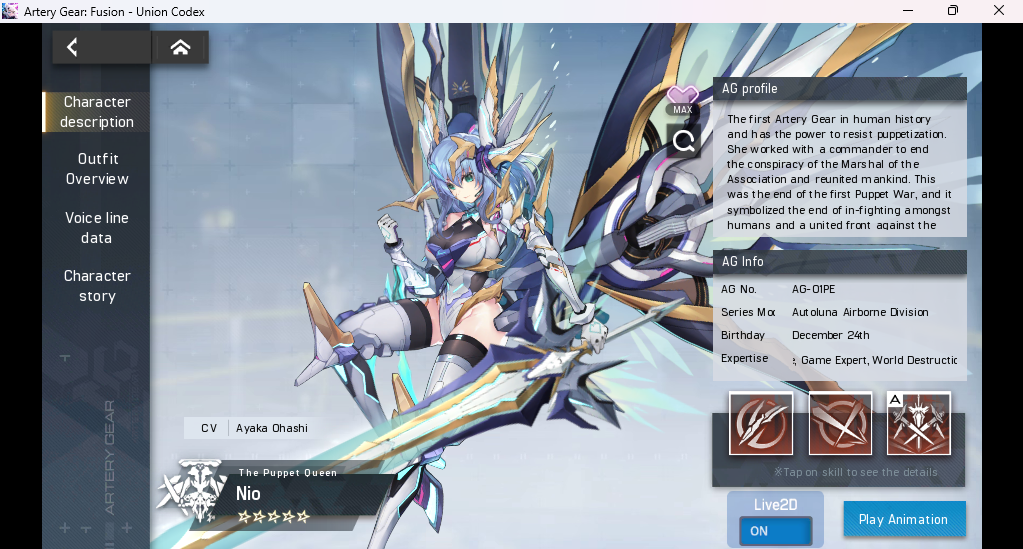Screen dimensions: 1023x549
Task: Open the Outfit Overview tab
Action: 97,169
